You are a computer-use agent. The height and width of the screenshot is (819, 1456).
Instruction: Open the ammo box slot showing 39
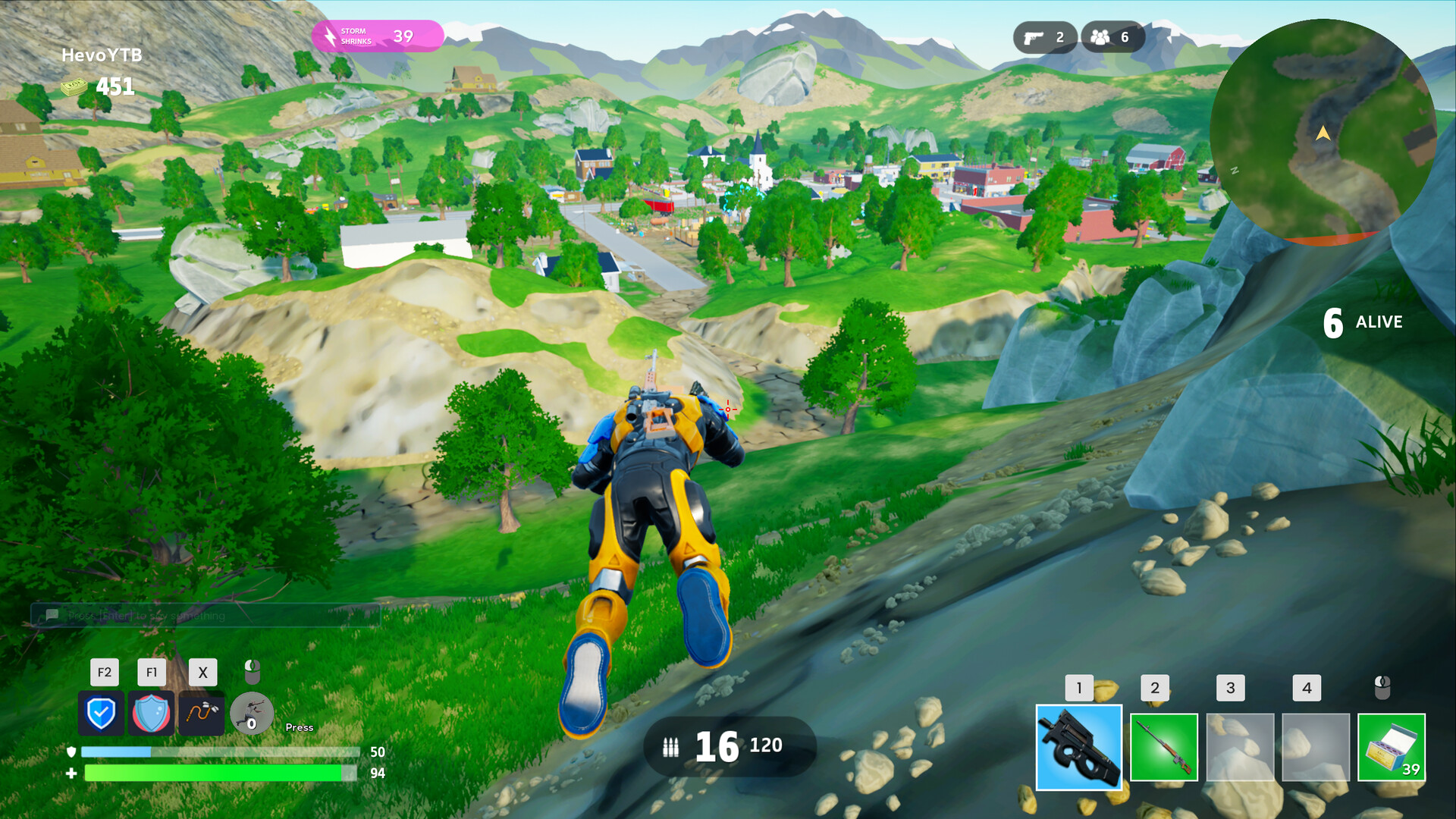point(1392,747)
